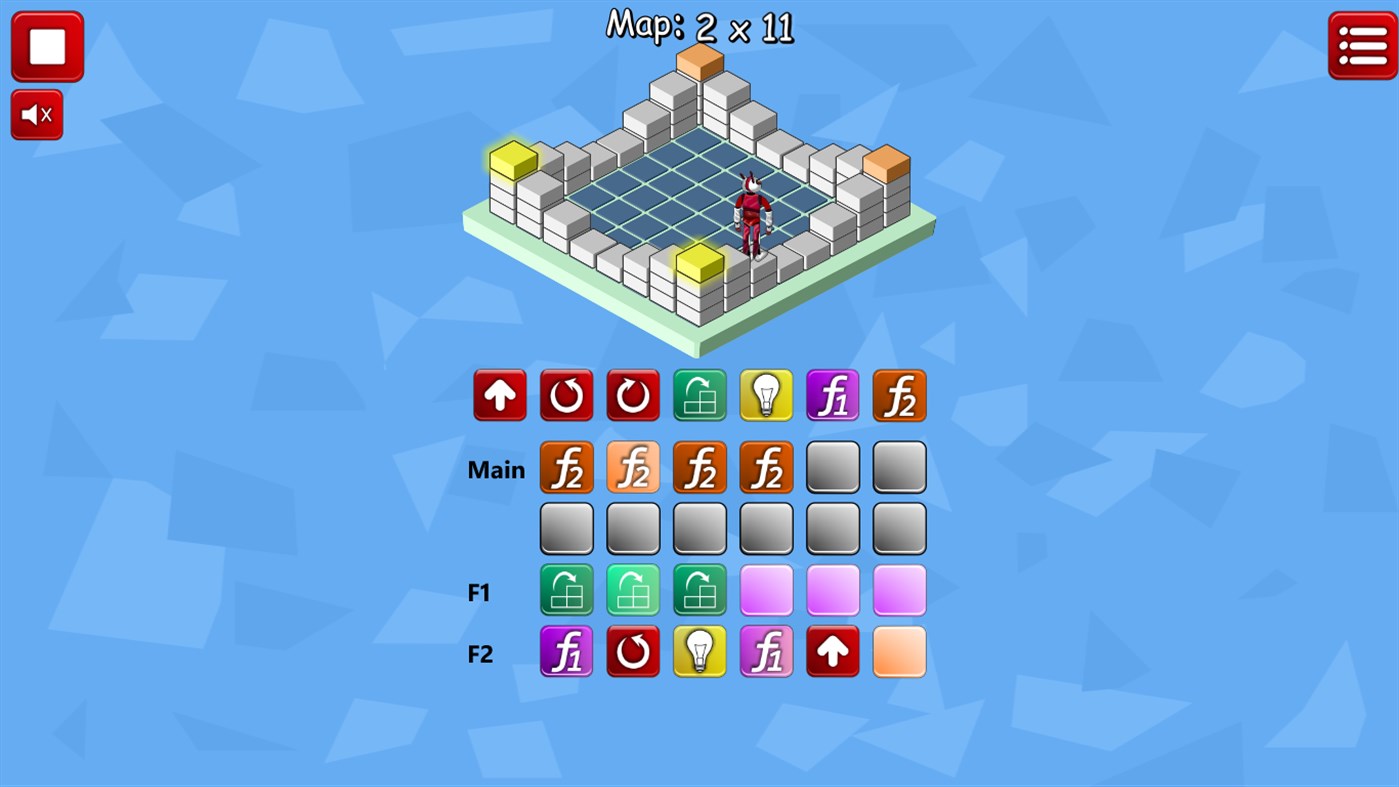Screen dimensions: 1399x787
Task: Click the lightbulb command in row F2
Action: pos(699,651)
